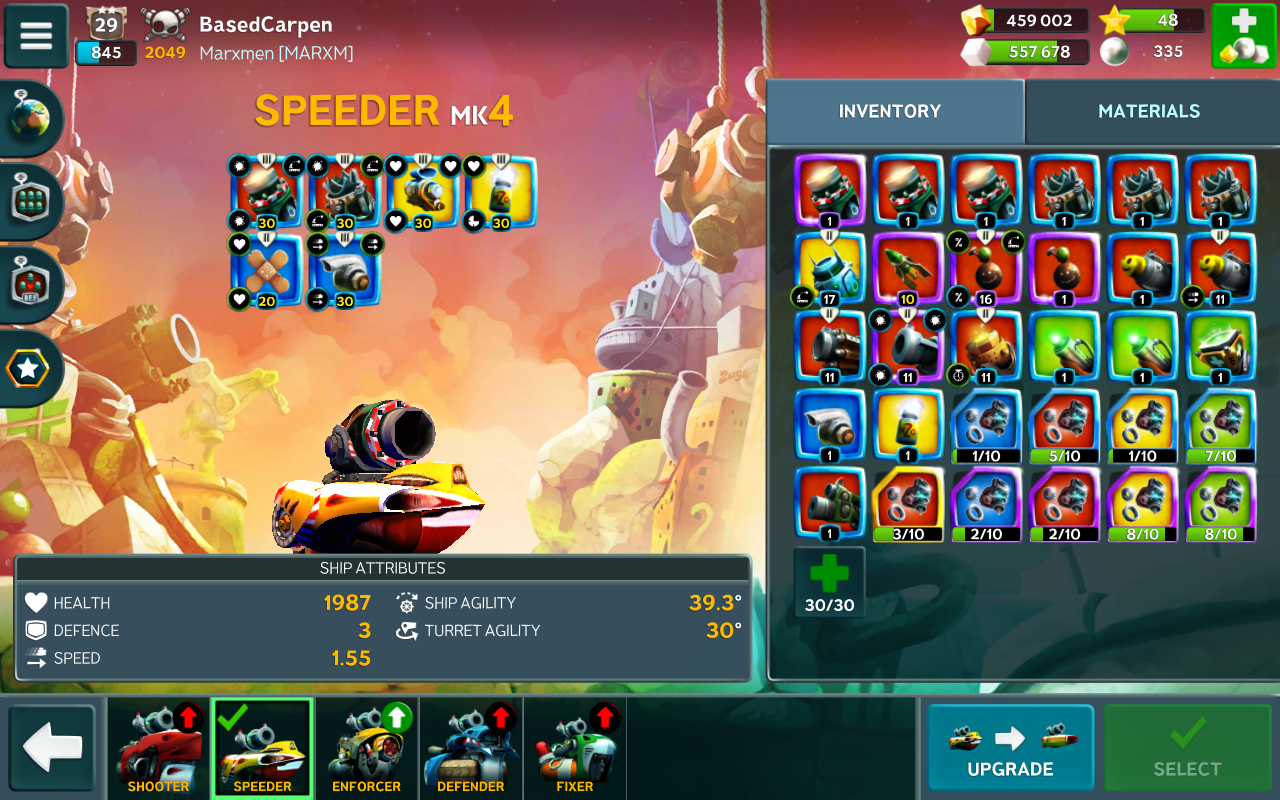This screenshot has height=800, width=1280.
Task: Open the globe chat icon
Action: click(x=30, y=119)
